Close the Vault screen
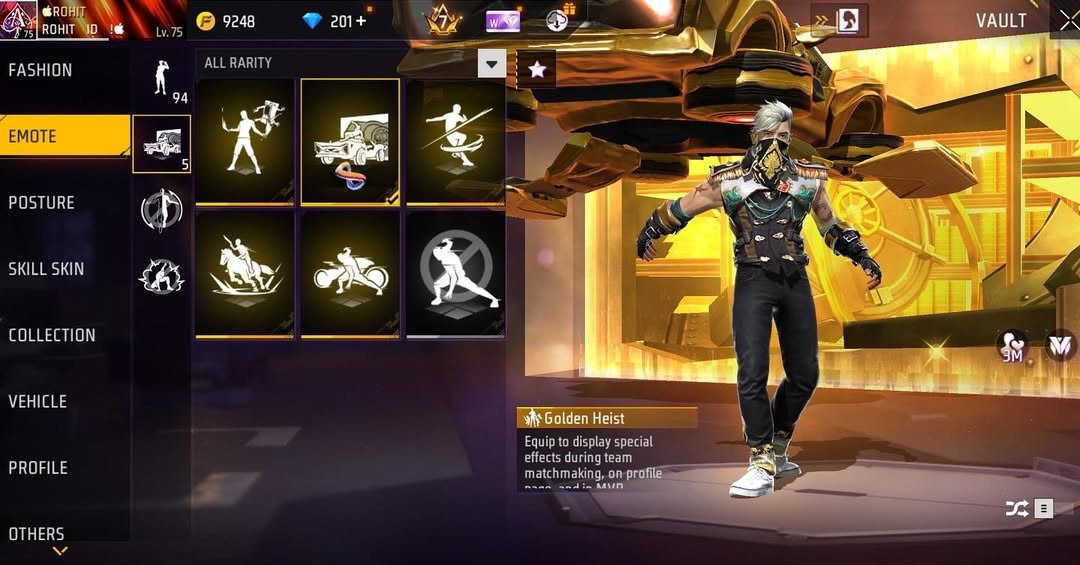This screenshot has width=1080, height=565. (x=1064, y=21)
